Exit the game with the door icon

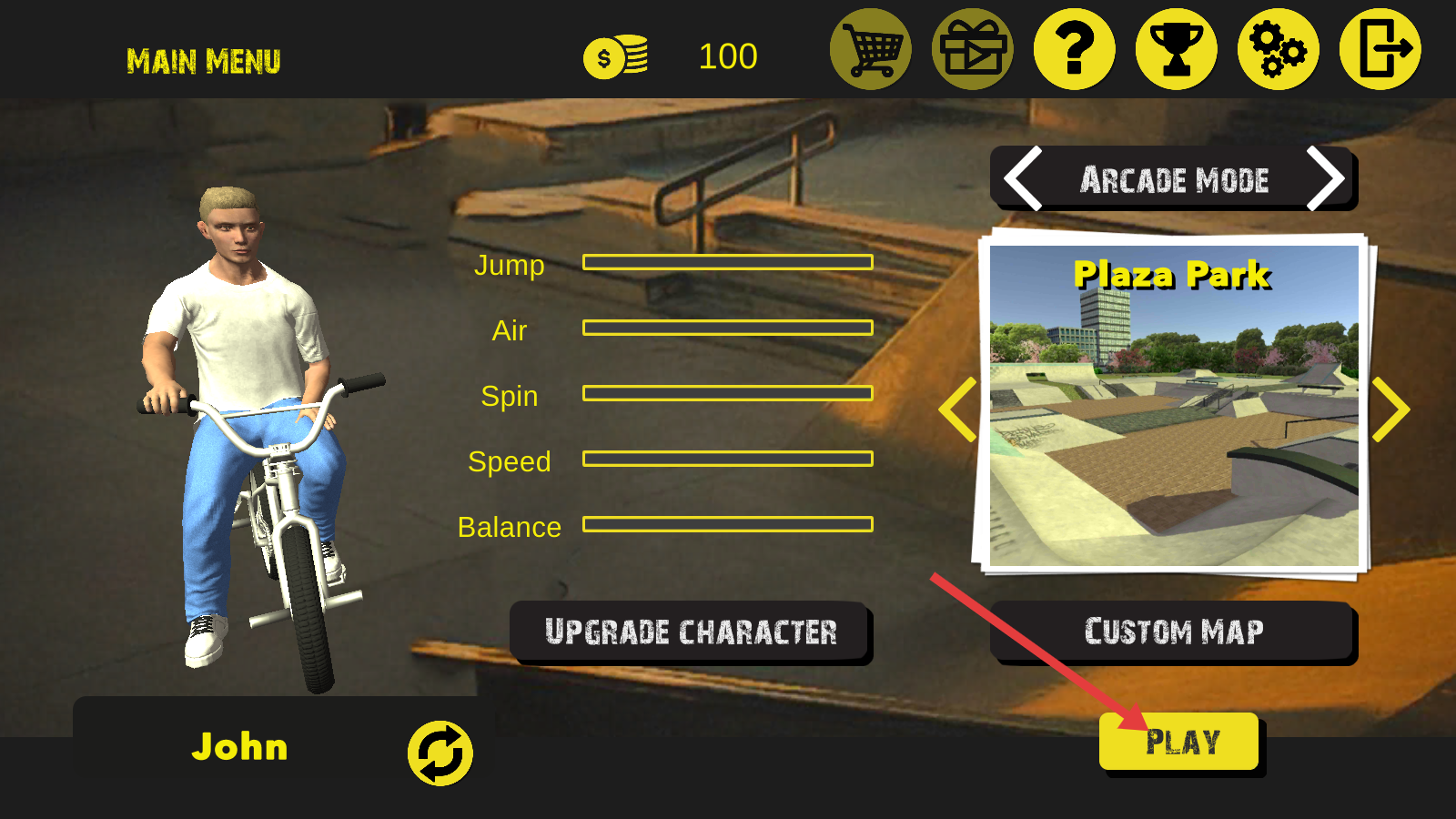click(x=1380, y=49)
